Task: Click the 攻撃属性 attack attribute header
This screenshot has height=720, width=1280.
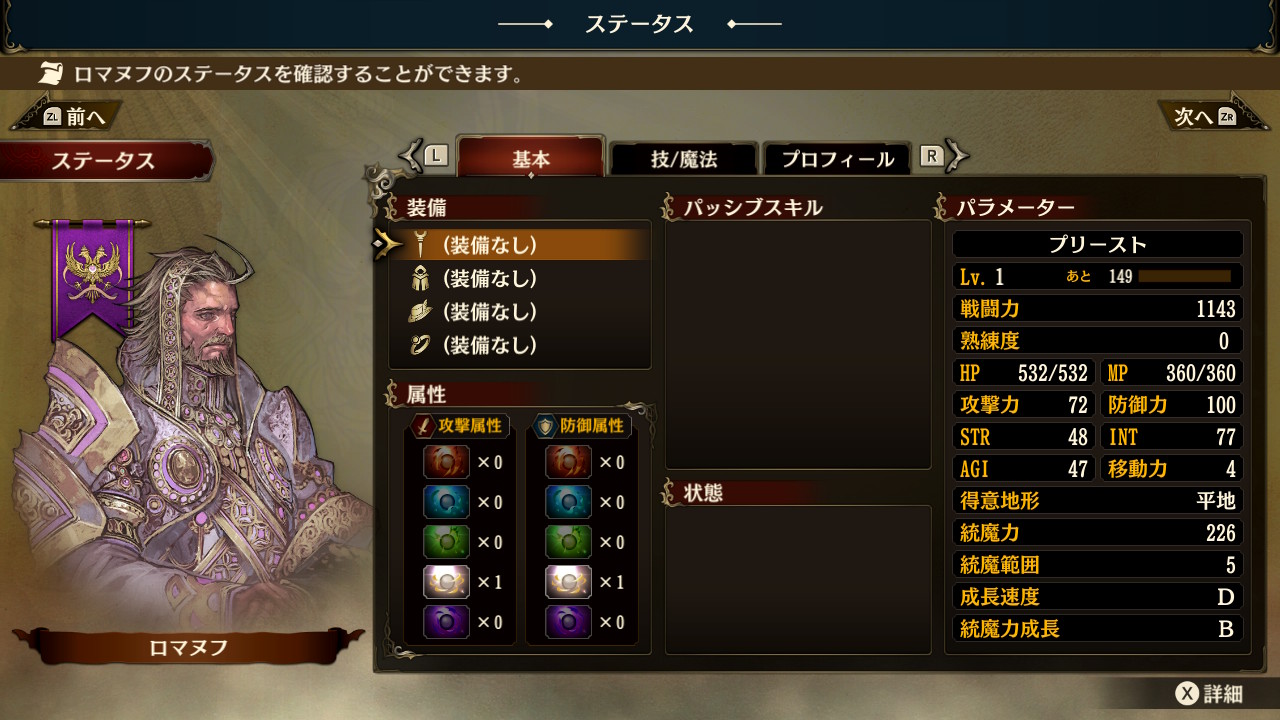Action: 461,426
